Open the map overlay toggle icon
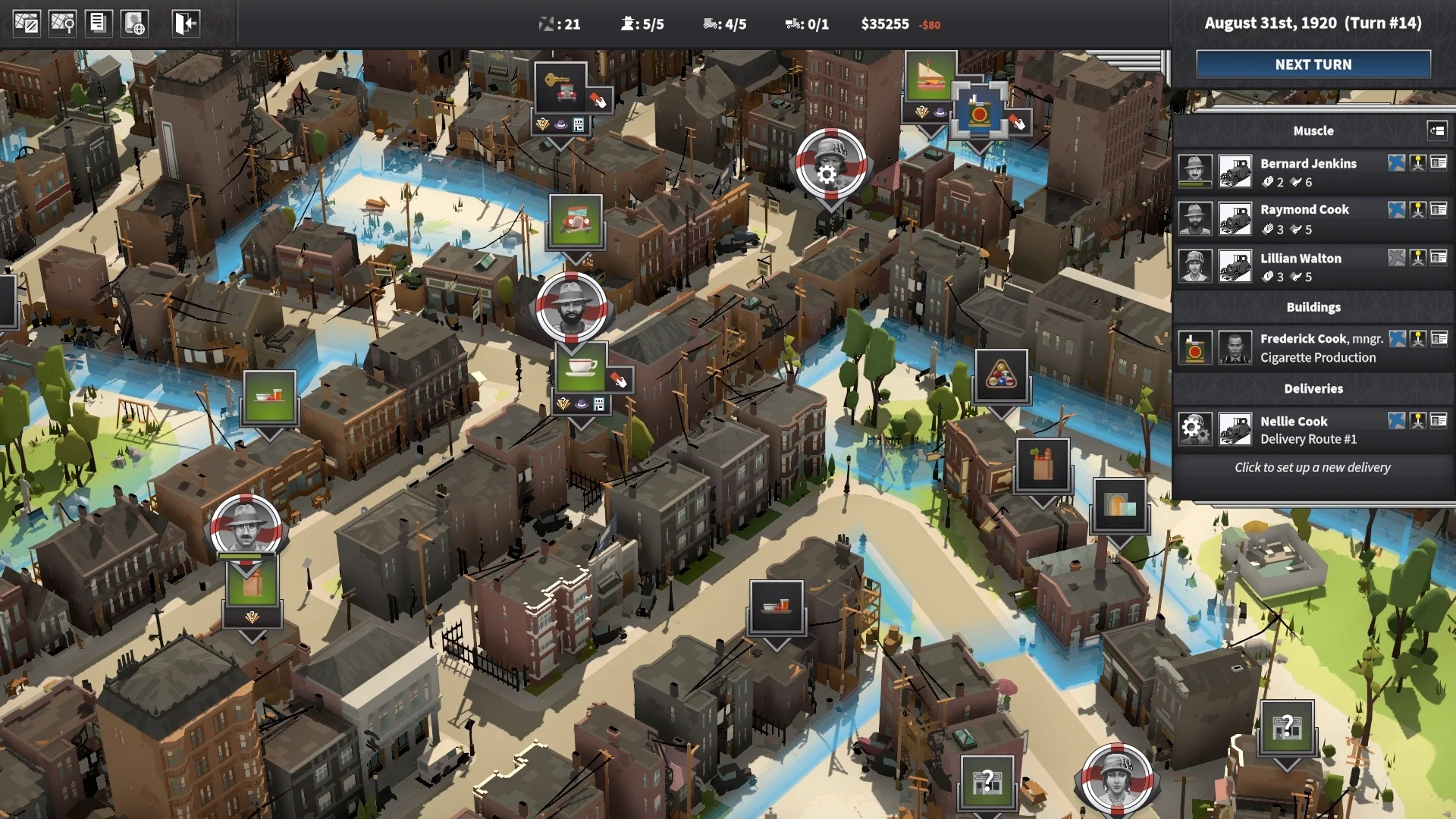Screen dimensions: 1456x819 pos(27,24)
